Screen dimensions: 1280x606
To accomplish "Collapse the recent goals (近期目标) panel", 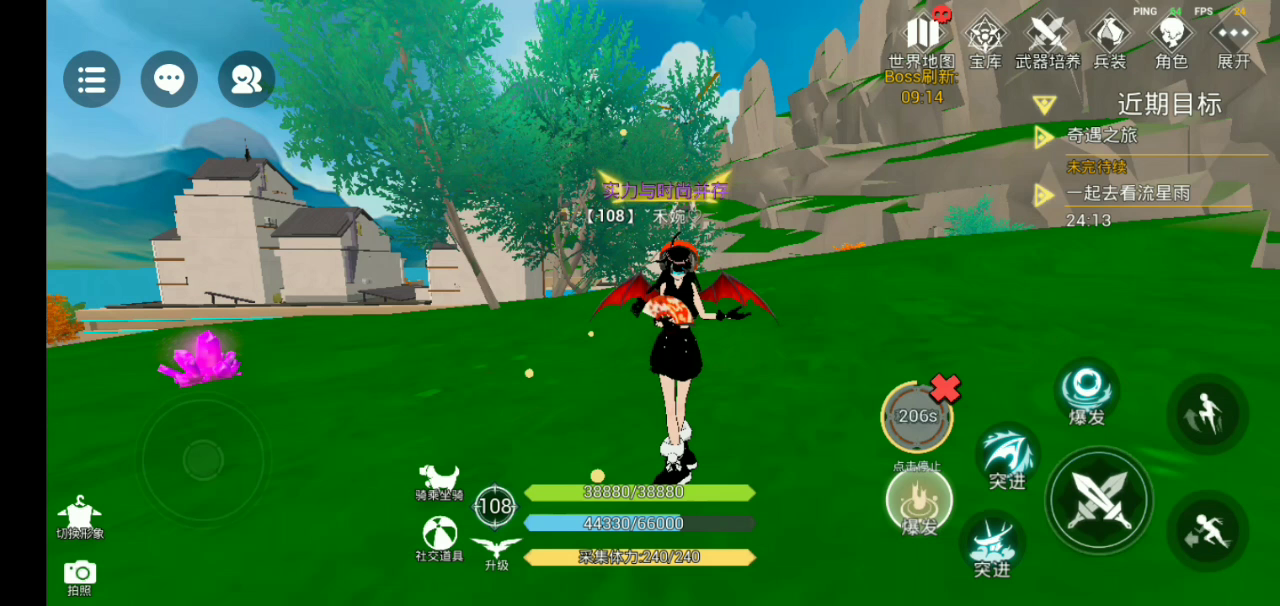I will 1045,103.
